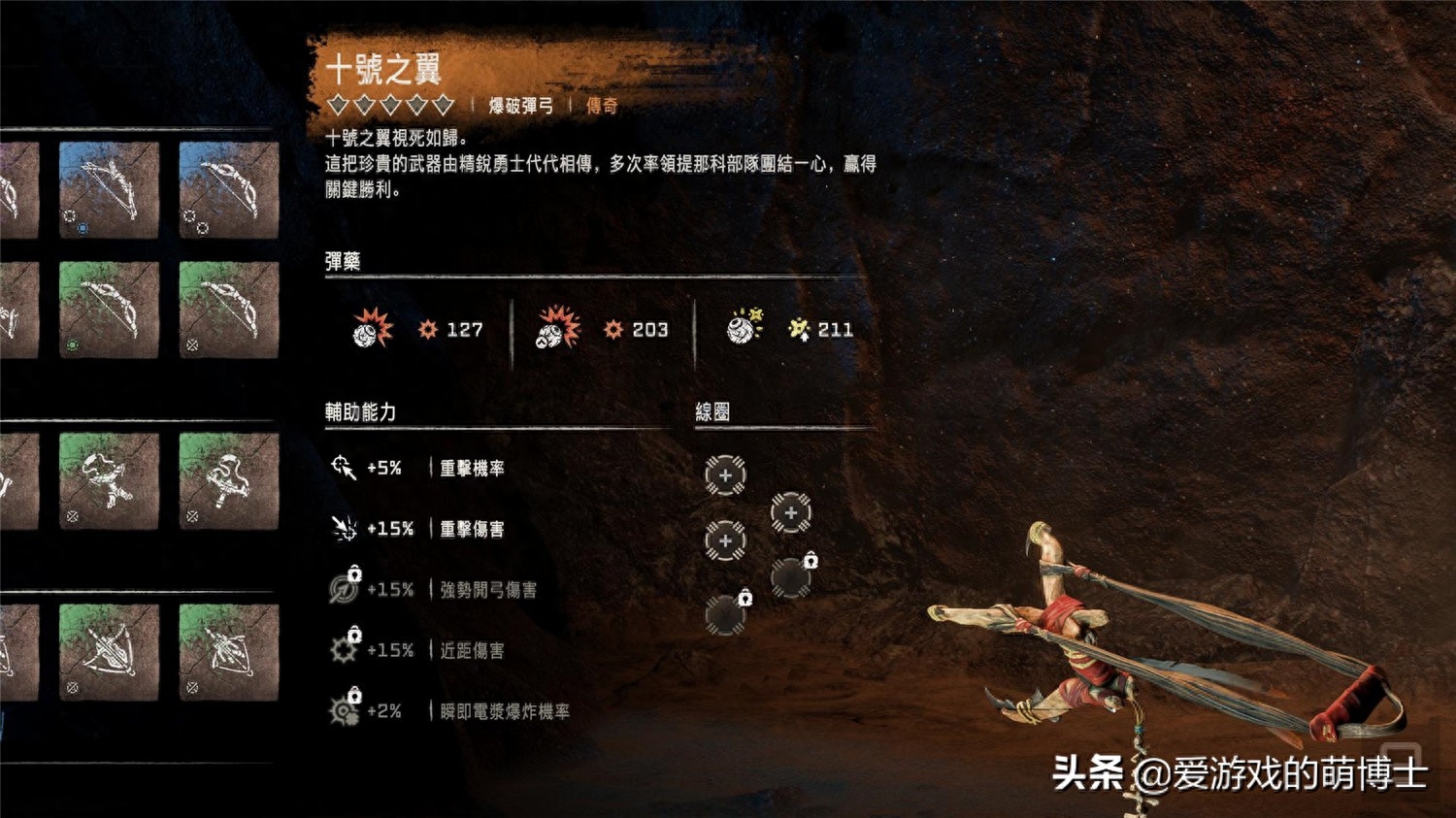Choose the green bow tile with a green coil

(x=109, y=310)
